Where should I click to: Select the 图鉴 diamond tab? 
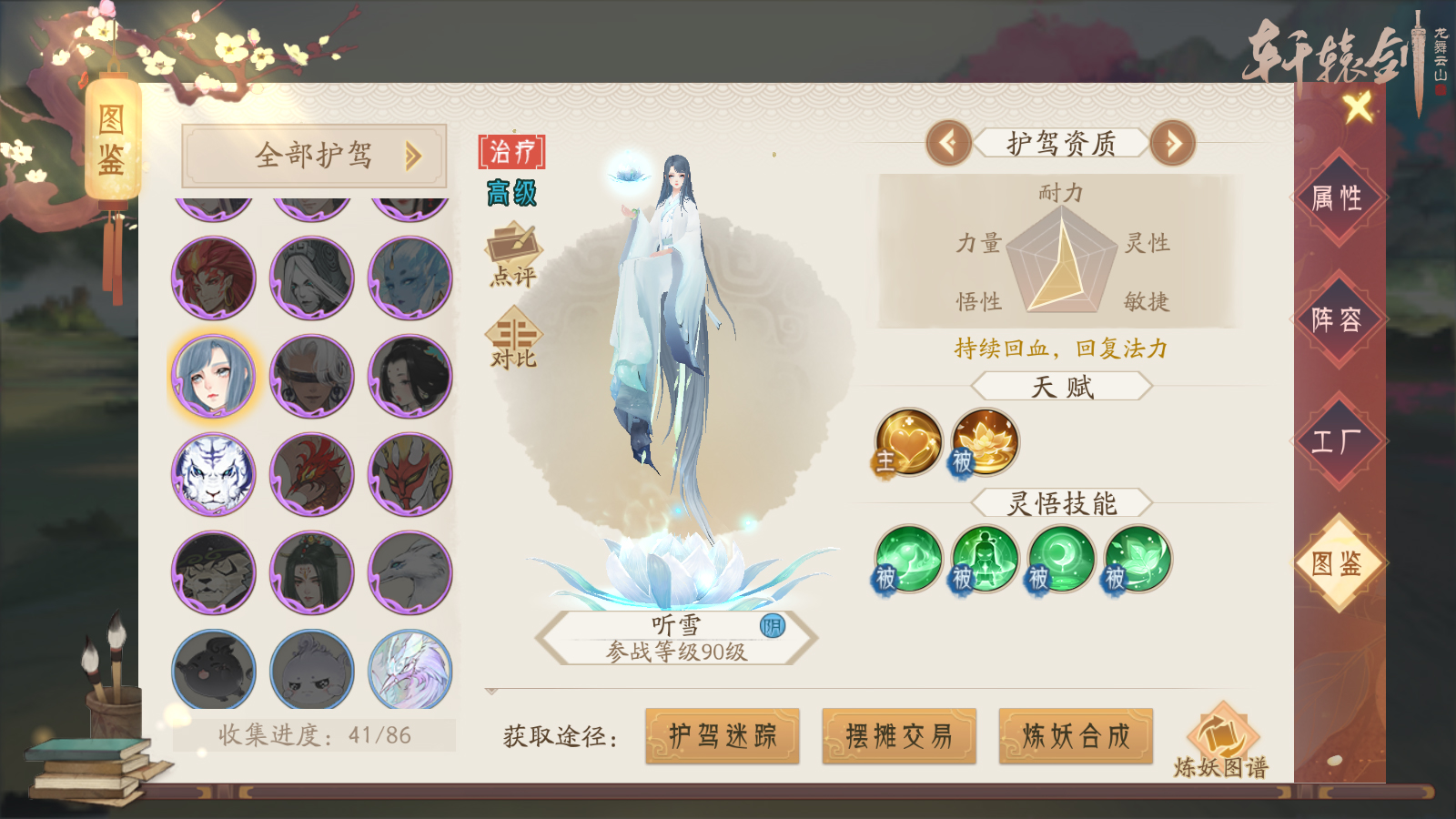tap(1336, 563)
